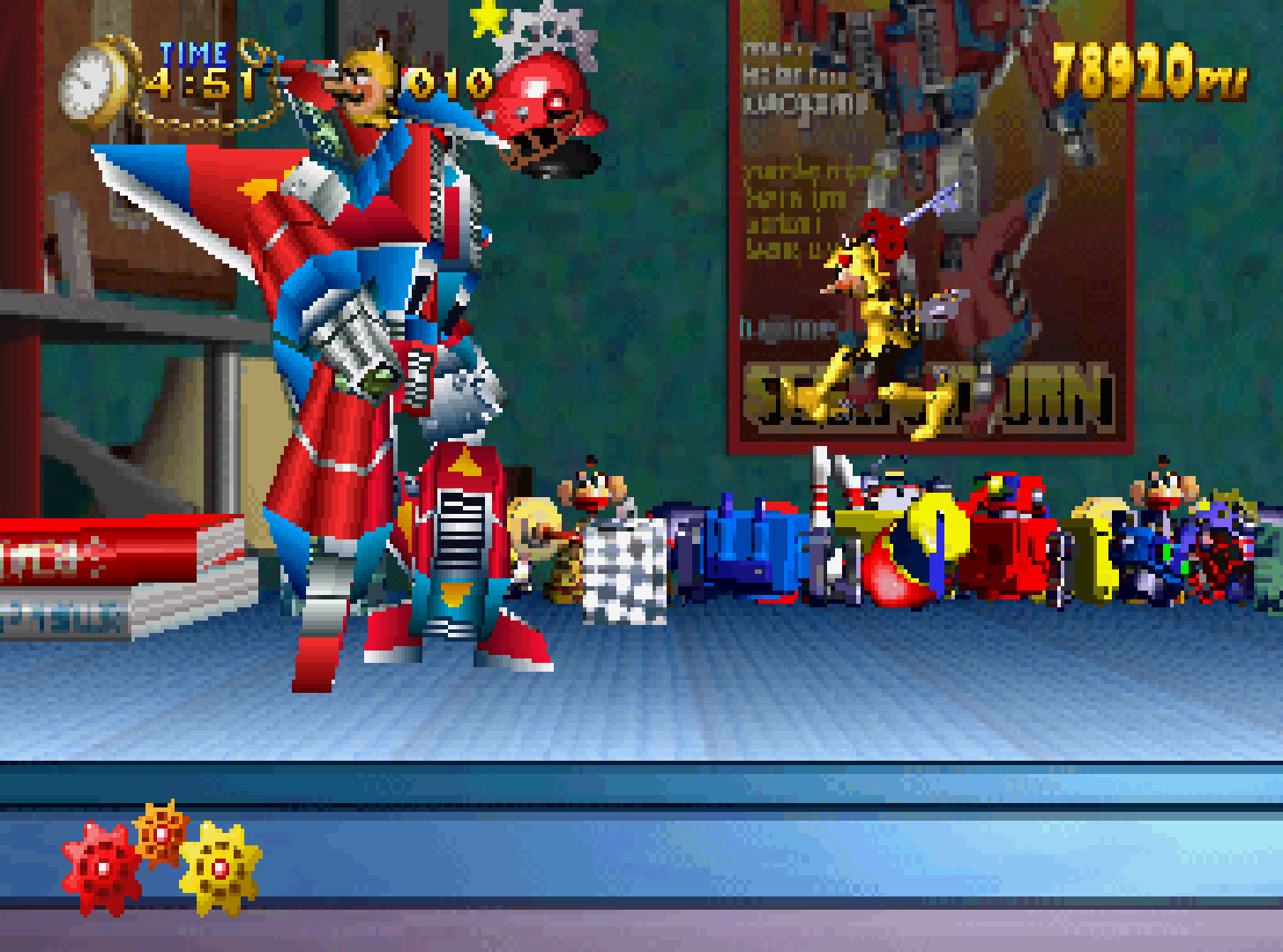The width and height of the screenshot is (1283, 952).
Task: Click the gold pocket watch timer icon
Action: coord(93,84)
